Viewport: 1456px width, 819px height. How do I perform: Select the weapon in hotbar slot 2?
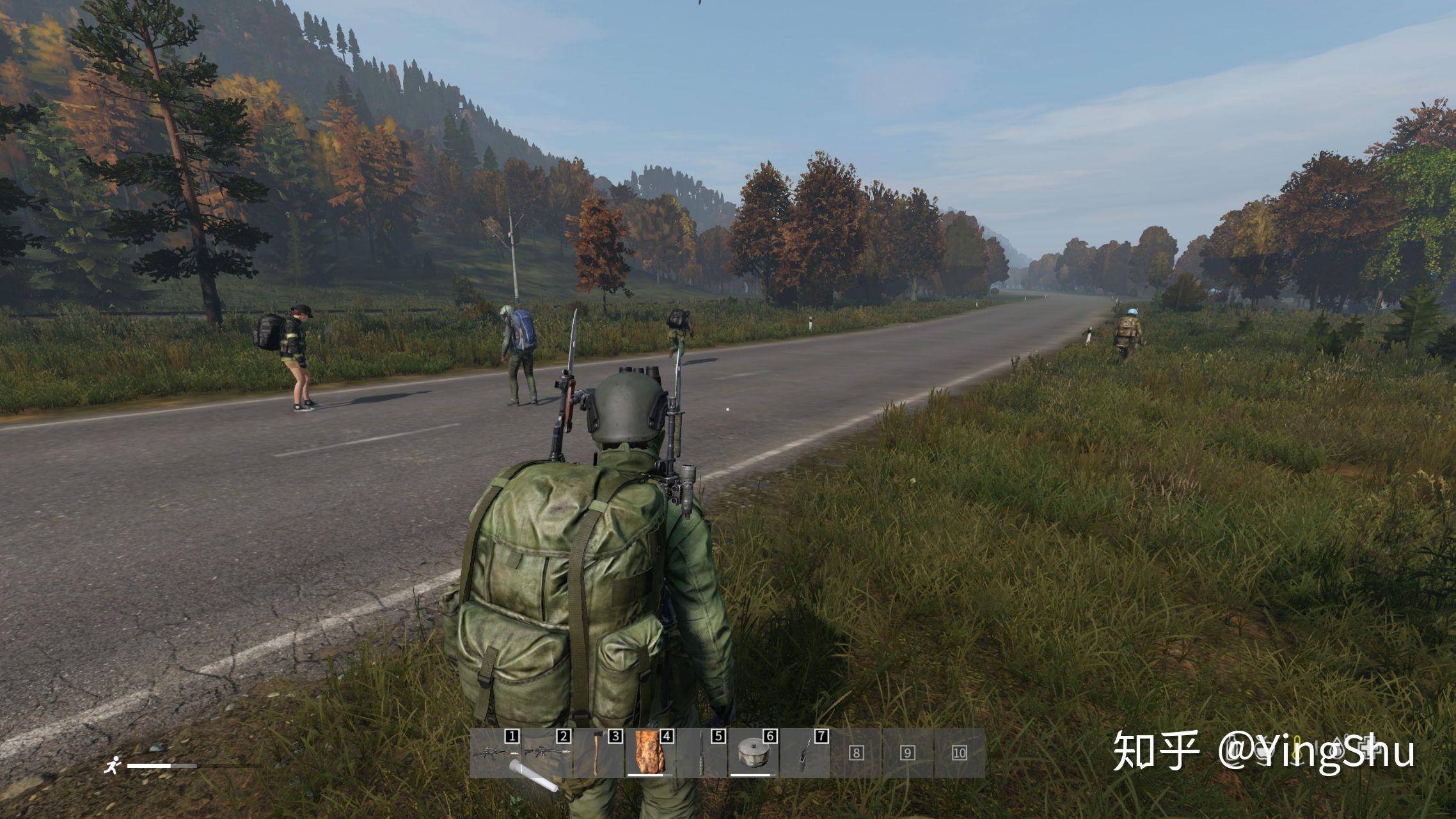coord(547,754)
